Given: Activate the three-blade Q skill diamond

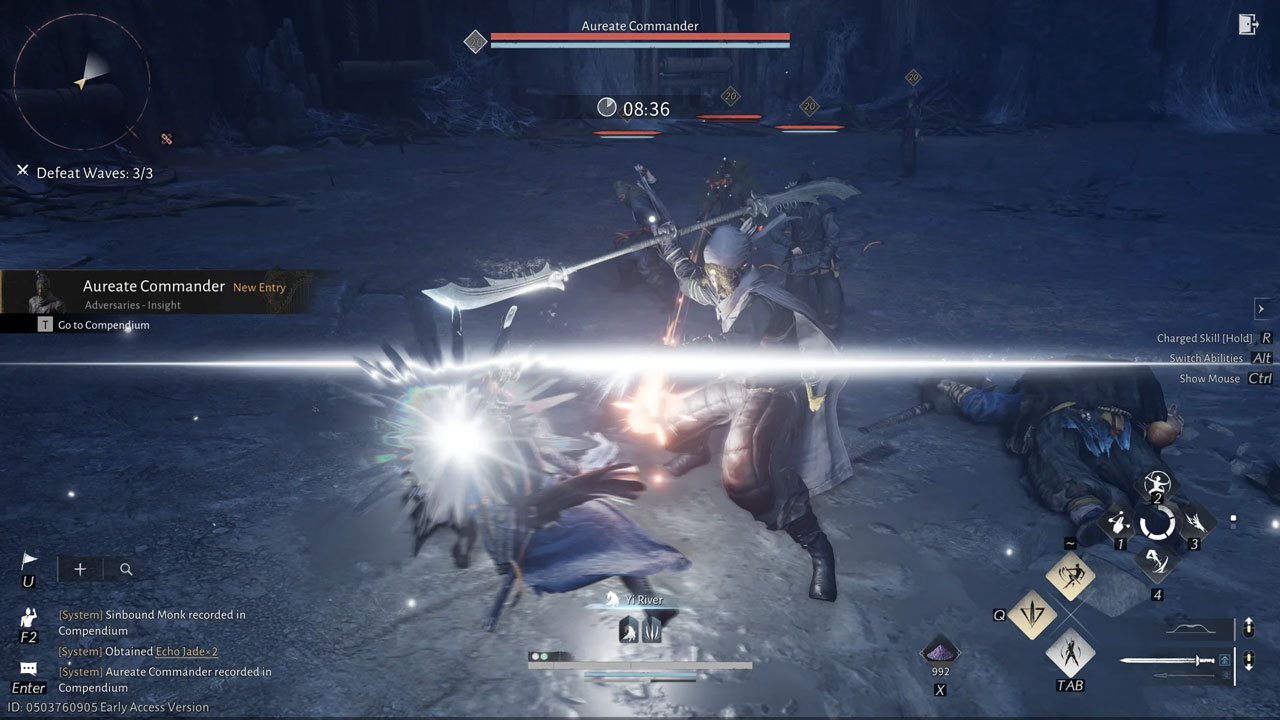Looking at the screenshot, I should point(1032,614).
